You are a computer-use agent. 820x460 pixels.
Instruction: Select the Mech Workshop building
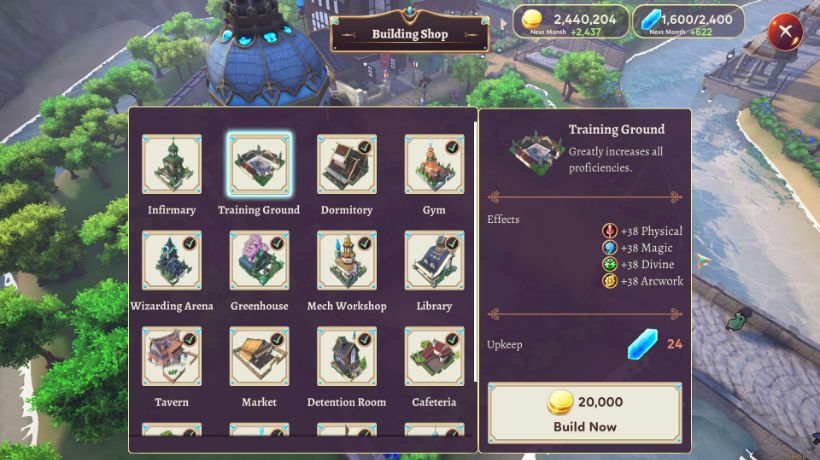pos(347,261)
